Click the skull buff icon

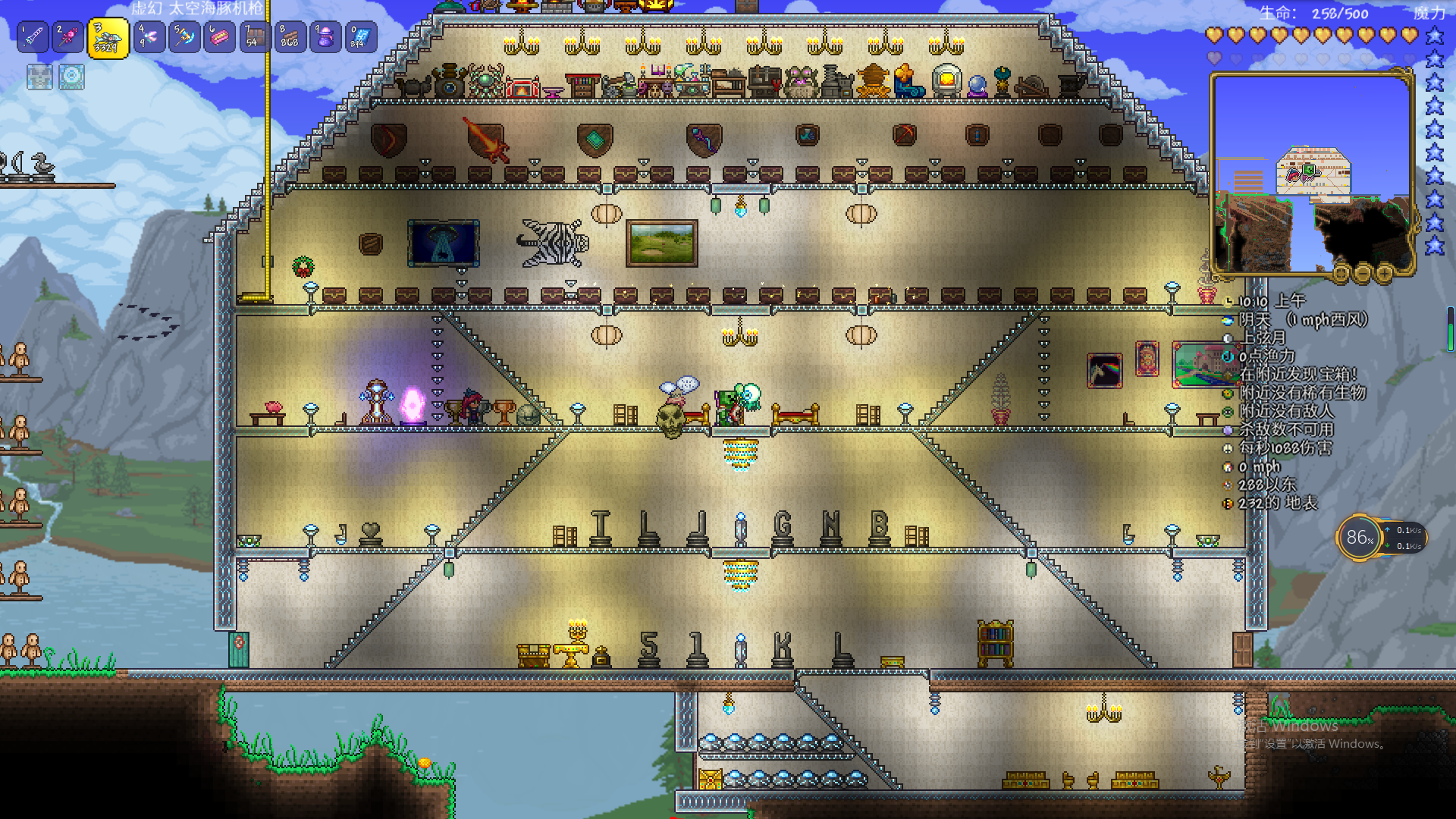(x=39, y=77)
